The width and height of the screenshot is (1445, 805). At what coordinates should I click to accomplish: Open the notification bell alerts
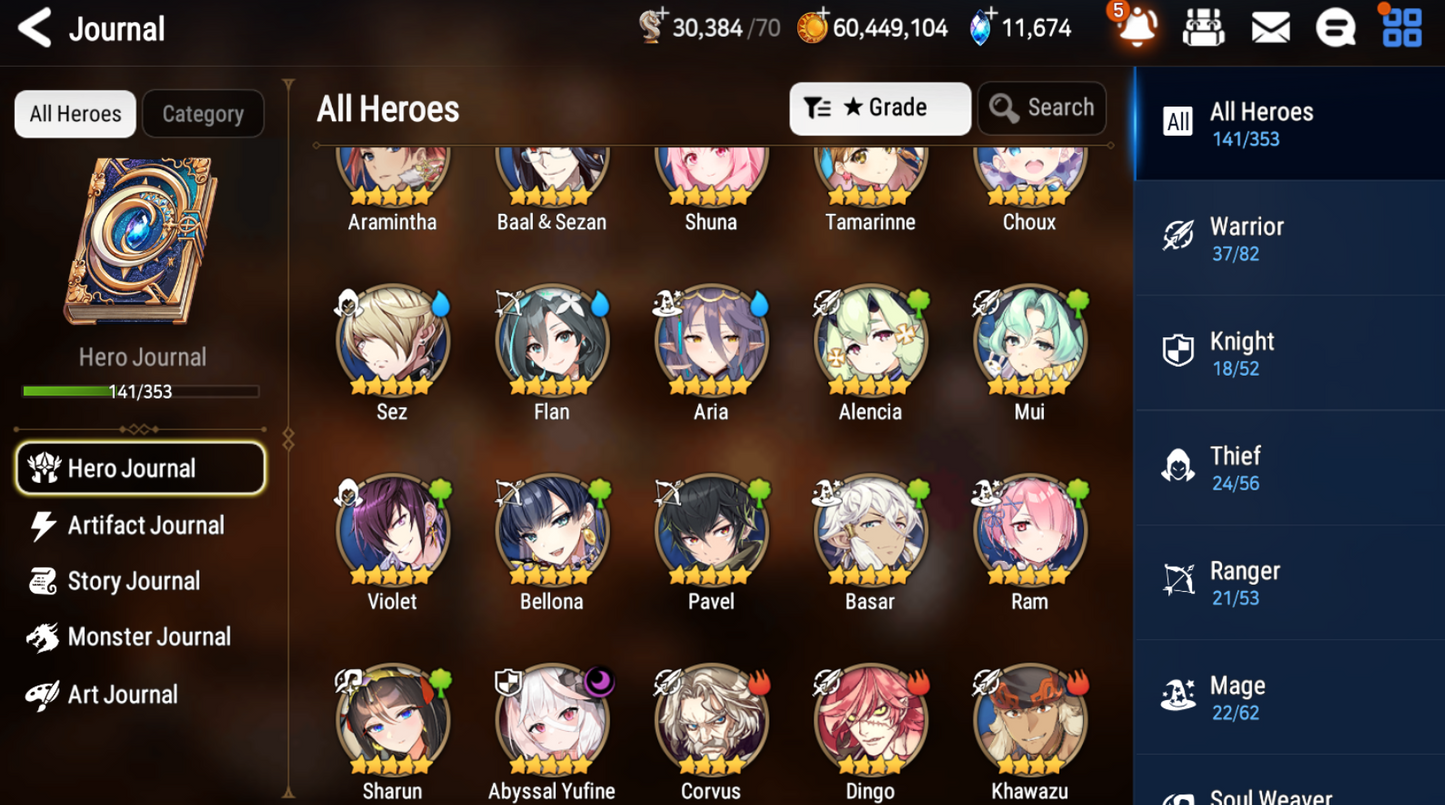tap(1137, 29)
